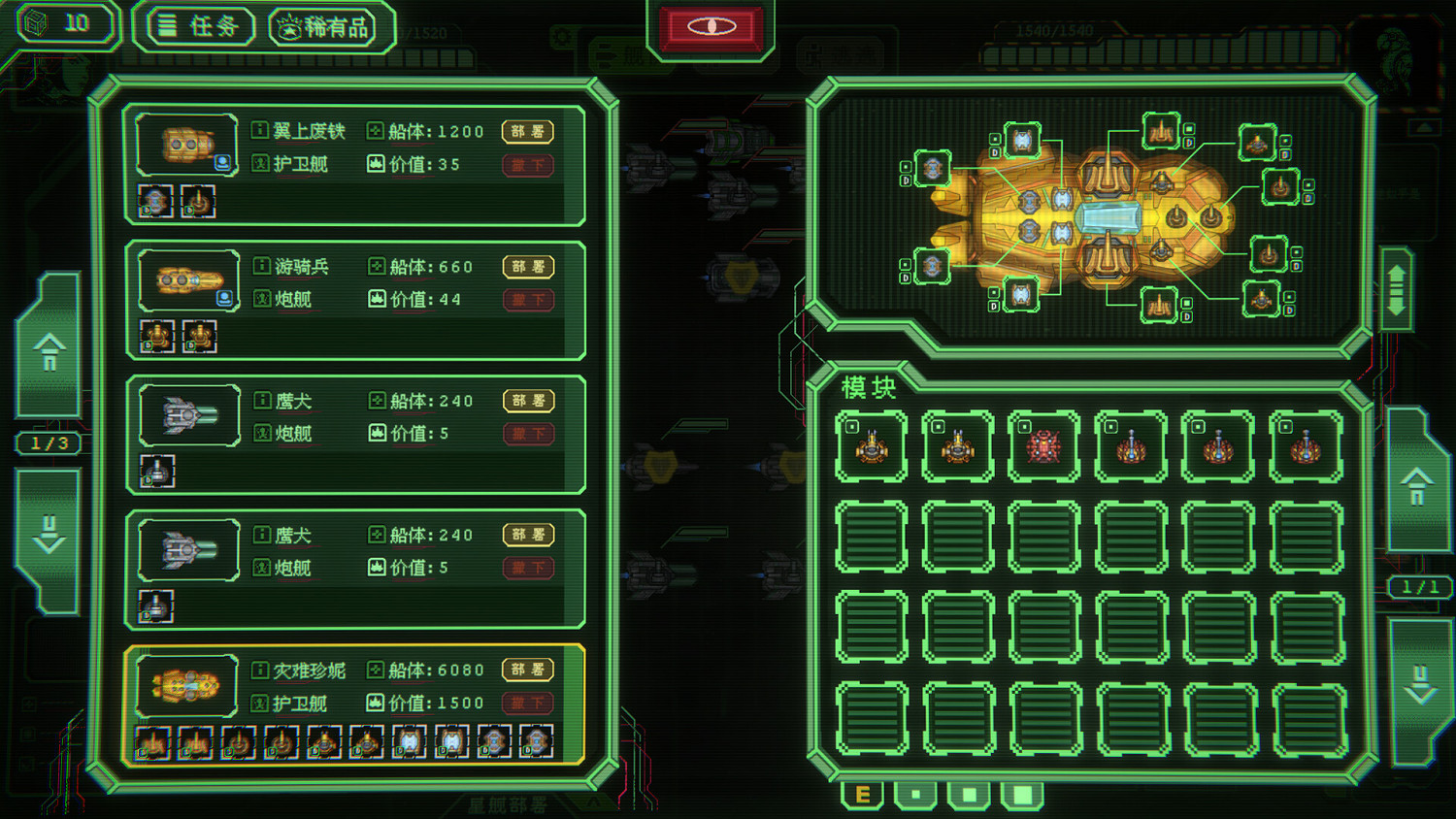Enable the small module size filter
Viewport: 1456px width, 819px height.
click(x=913, y=794)
